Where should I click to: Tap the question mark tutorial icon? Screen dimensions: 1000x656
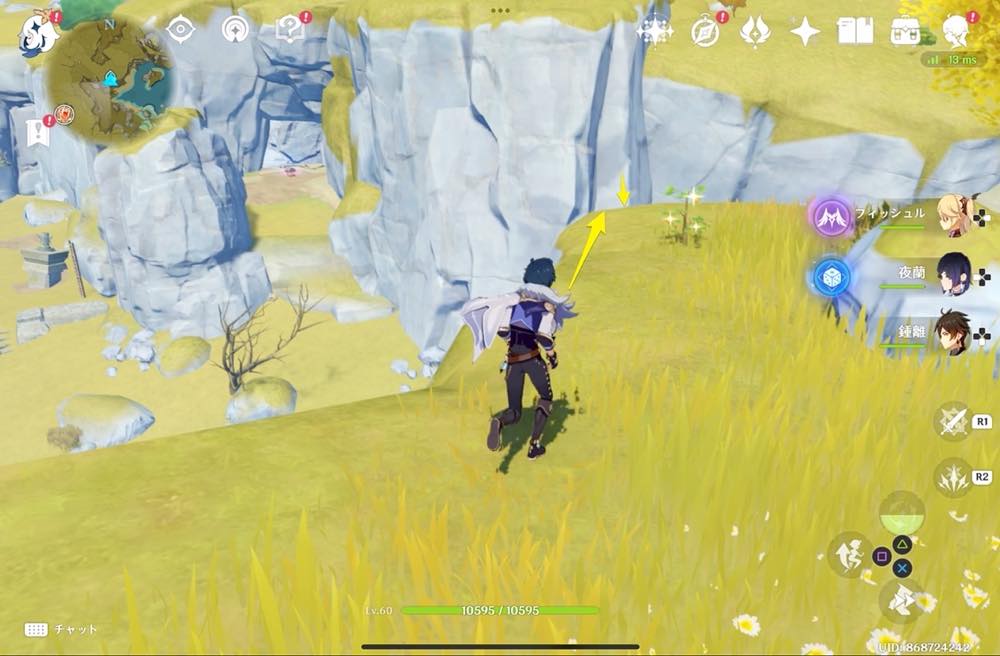(290, 30)
